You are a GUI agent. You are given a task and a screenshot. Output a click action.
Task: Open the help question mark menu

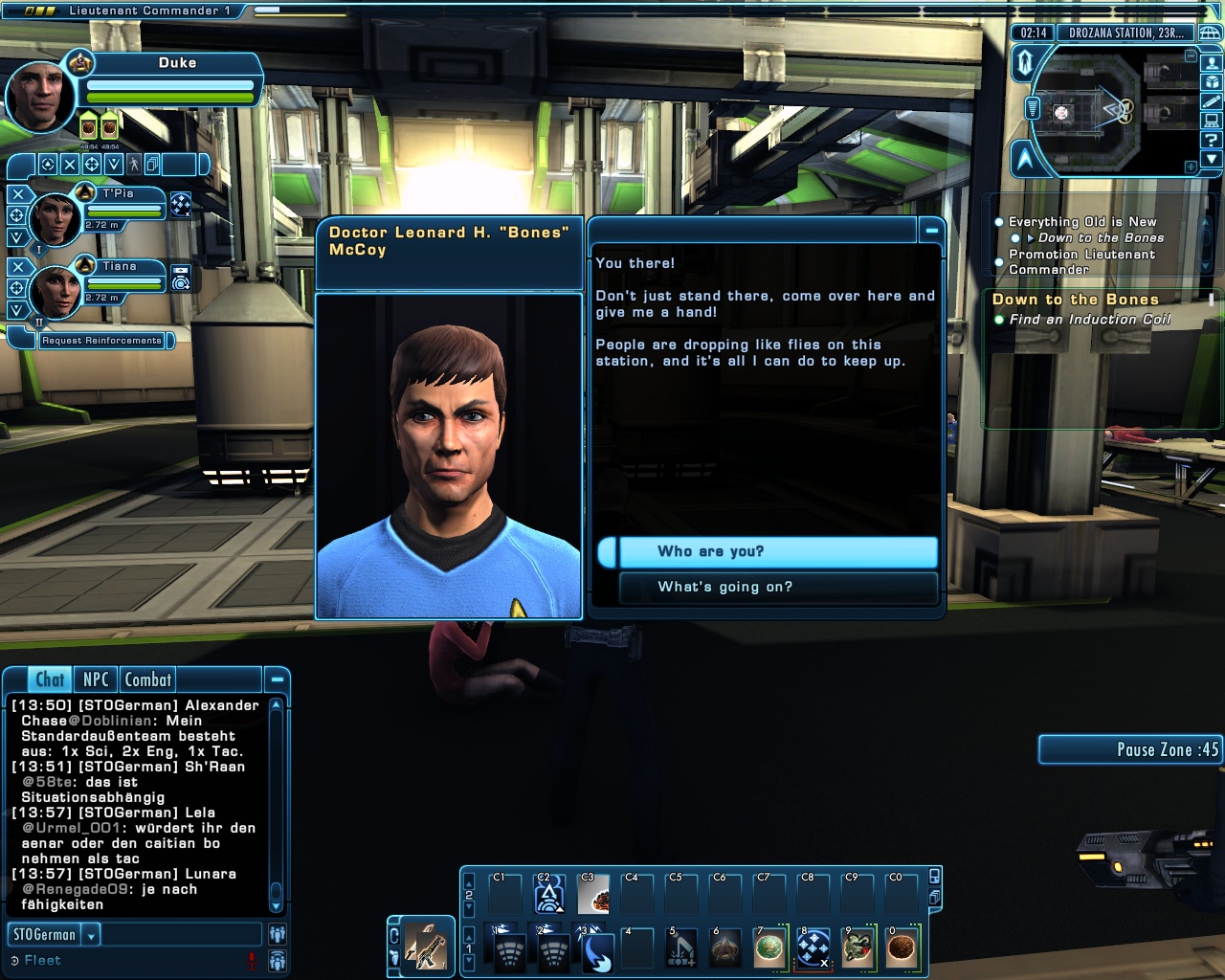1212,140
